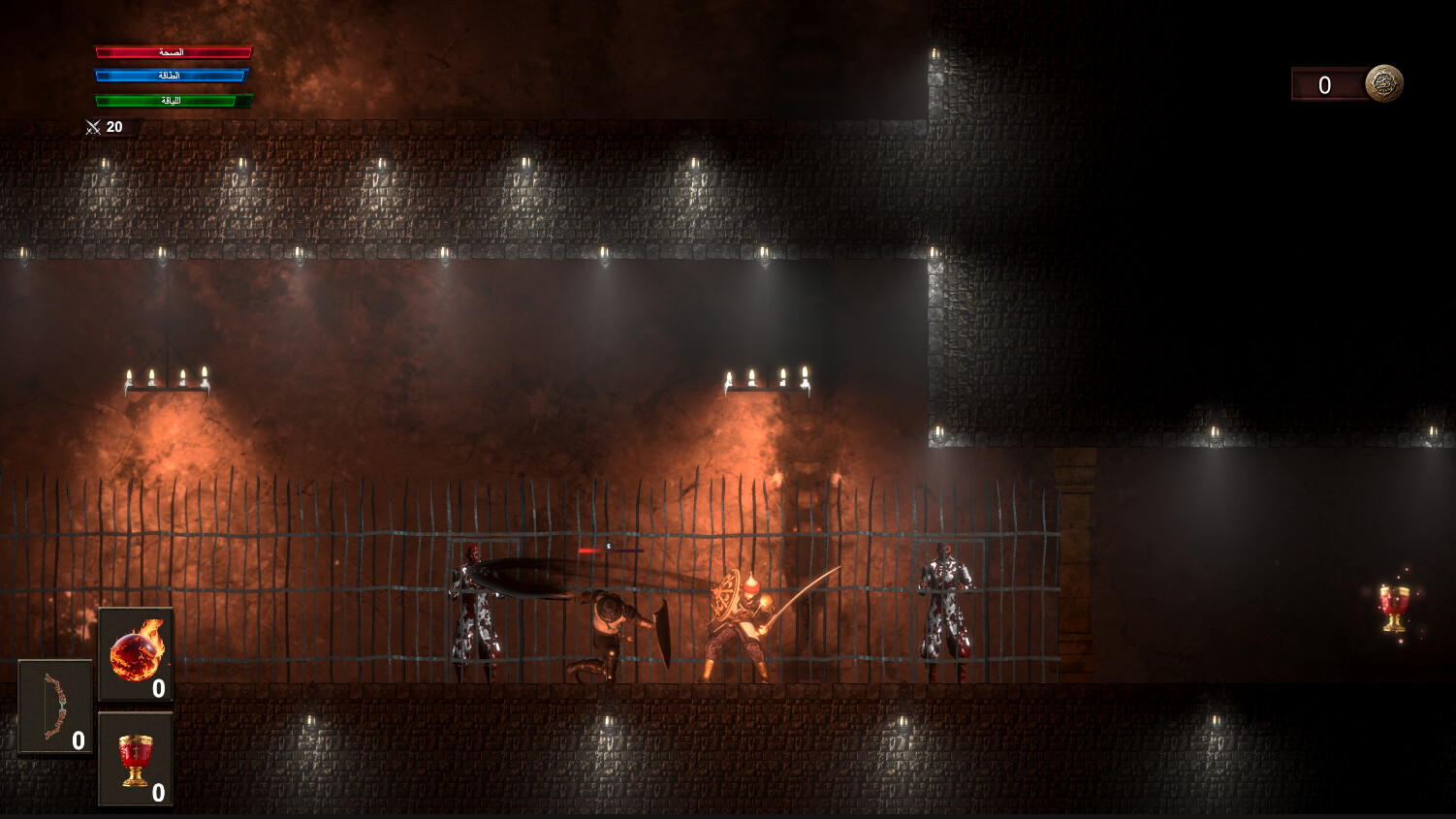
Task: Click the goblet item slot frame
Action: click(136, 760)
